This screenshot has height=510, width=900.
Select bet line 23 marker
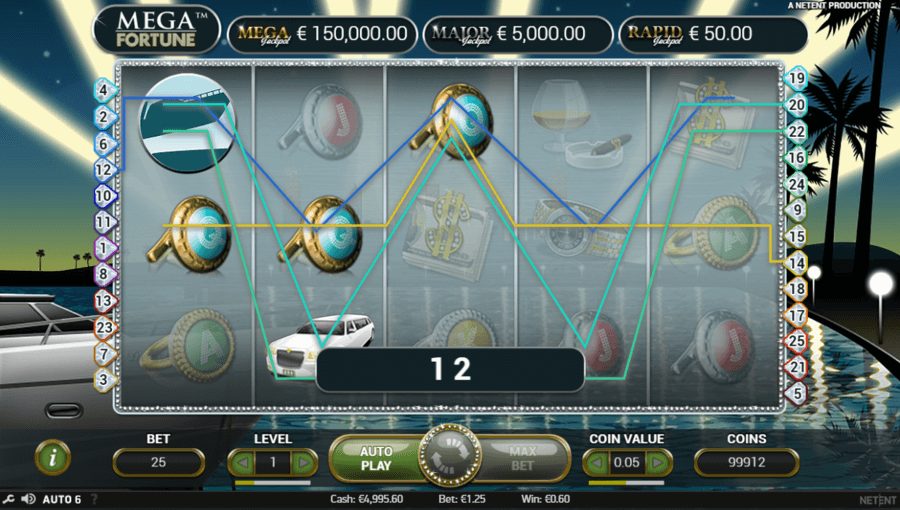pos(101,327)
